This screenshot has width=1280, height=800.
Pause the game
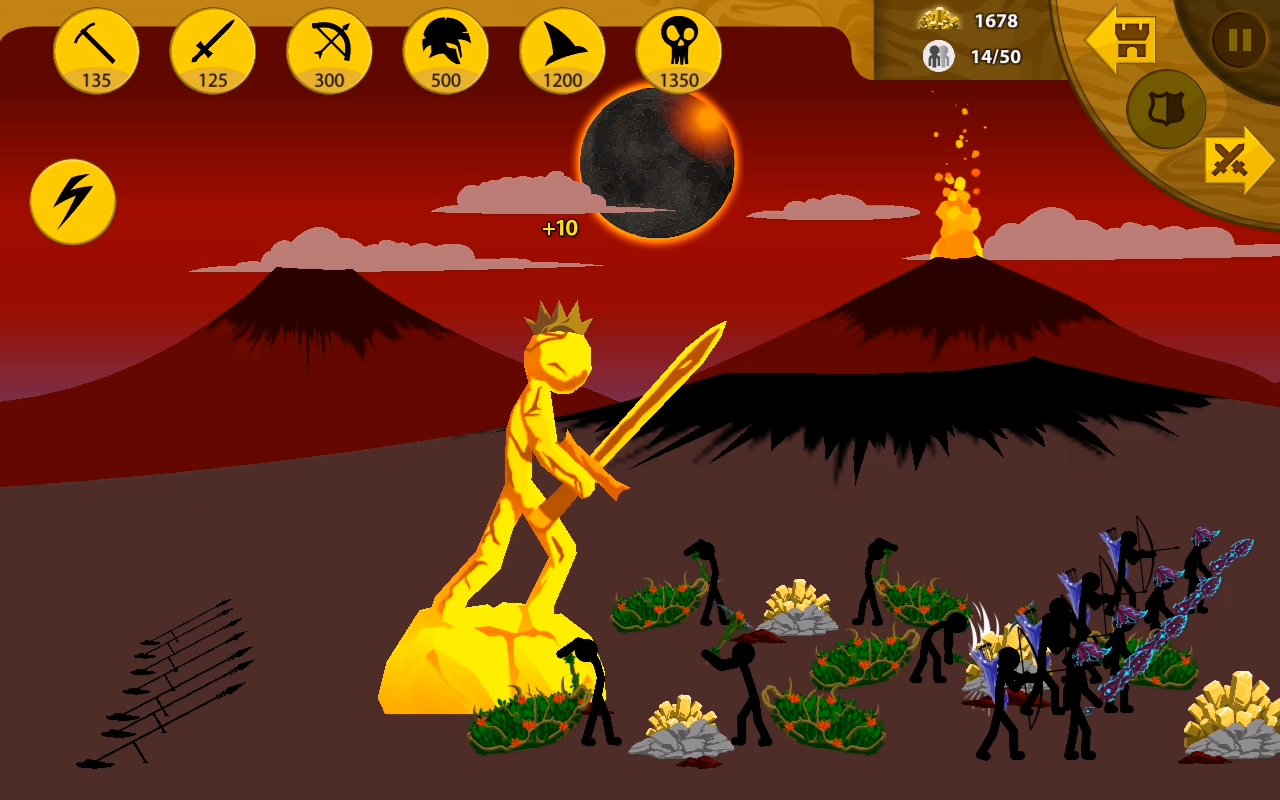click(x=1239, y=40)
